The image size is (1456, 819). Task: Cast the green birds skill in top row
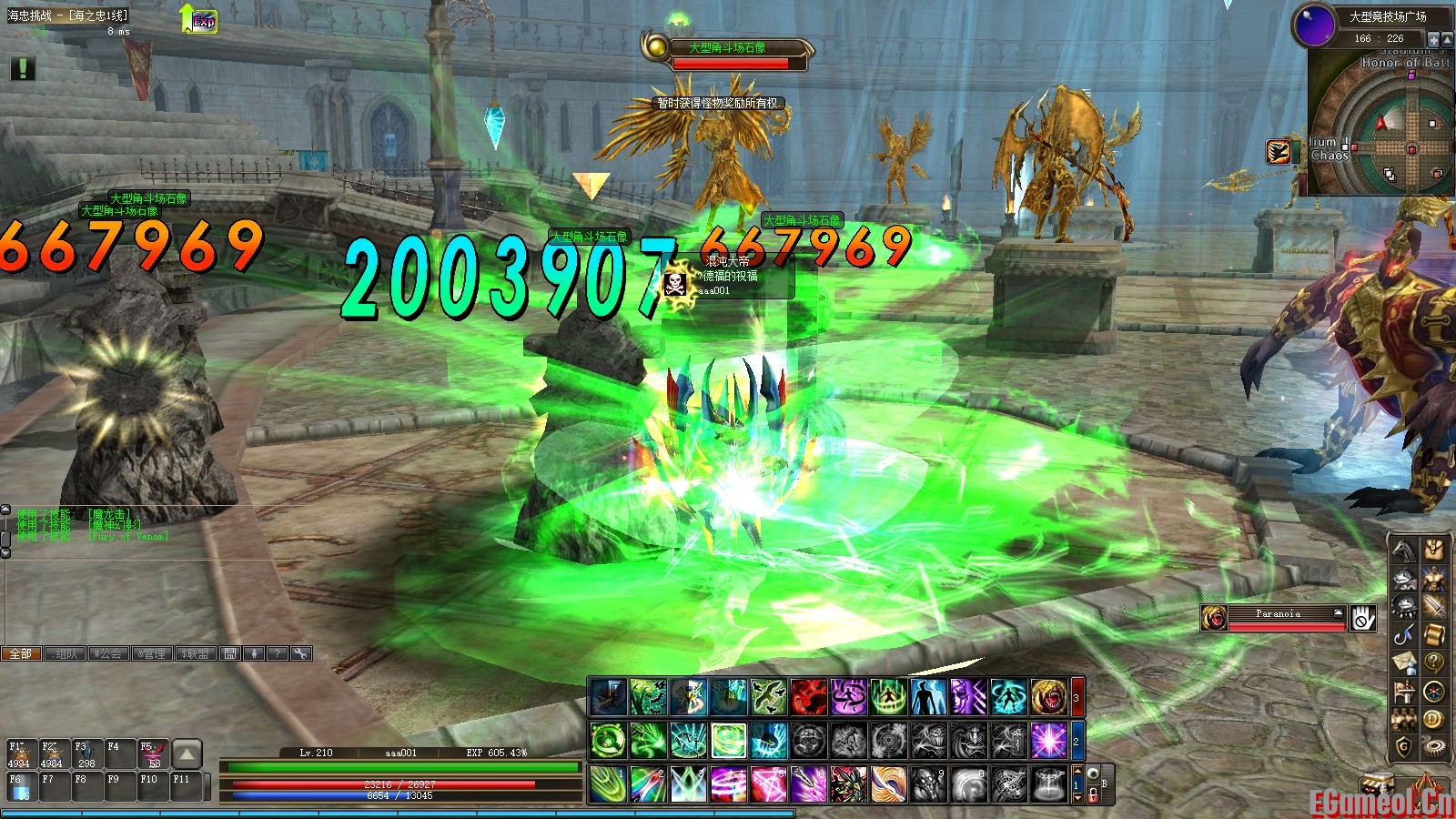[768, 698]
